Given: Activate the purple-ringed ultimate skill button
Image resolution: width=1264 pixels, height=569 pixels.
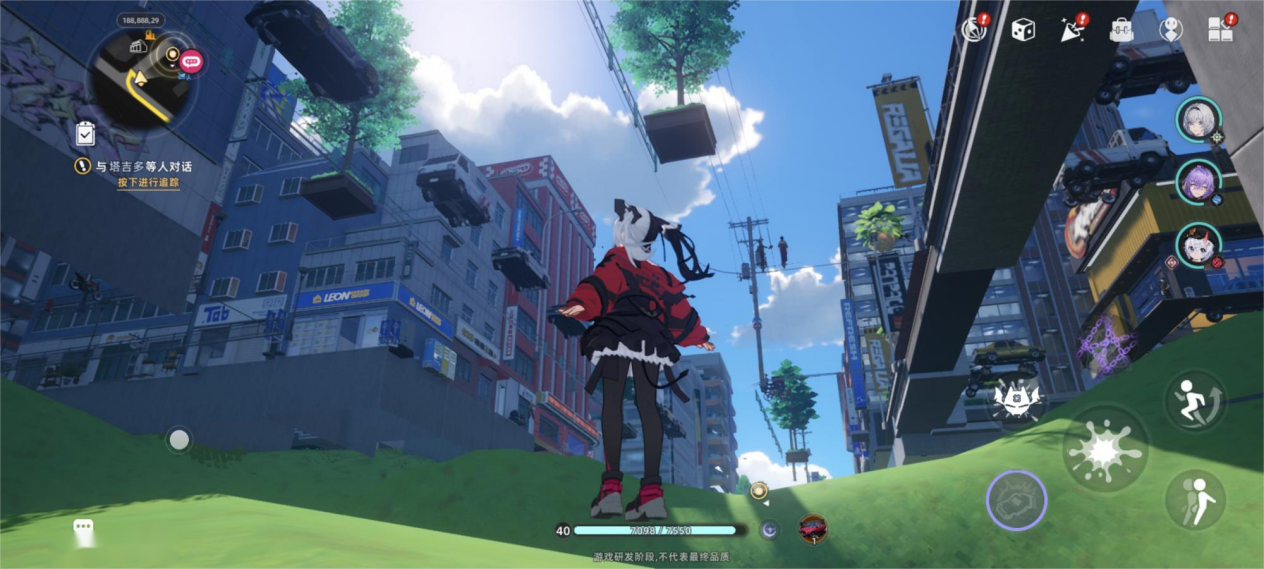Looking at the screenshot, I should click(1017, 500).
